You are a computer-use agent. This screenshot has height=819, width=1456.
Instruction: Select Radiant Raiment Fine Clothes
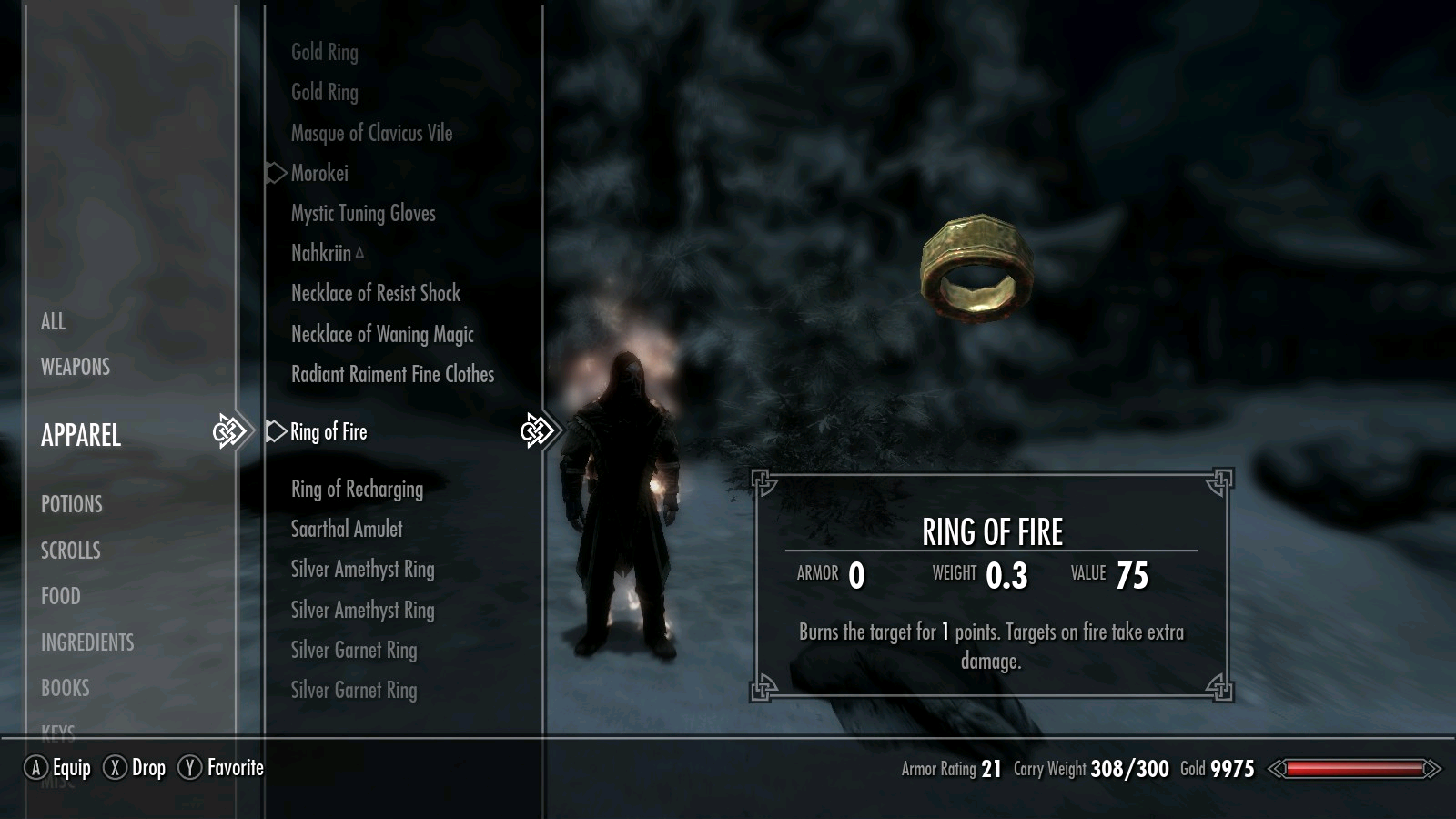[392, 374]
